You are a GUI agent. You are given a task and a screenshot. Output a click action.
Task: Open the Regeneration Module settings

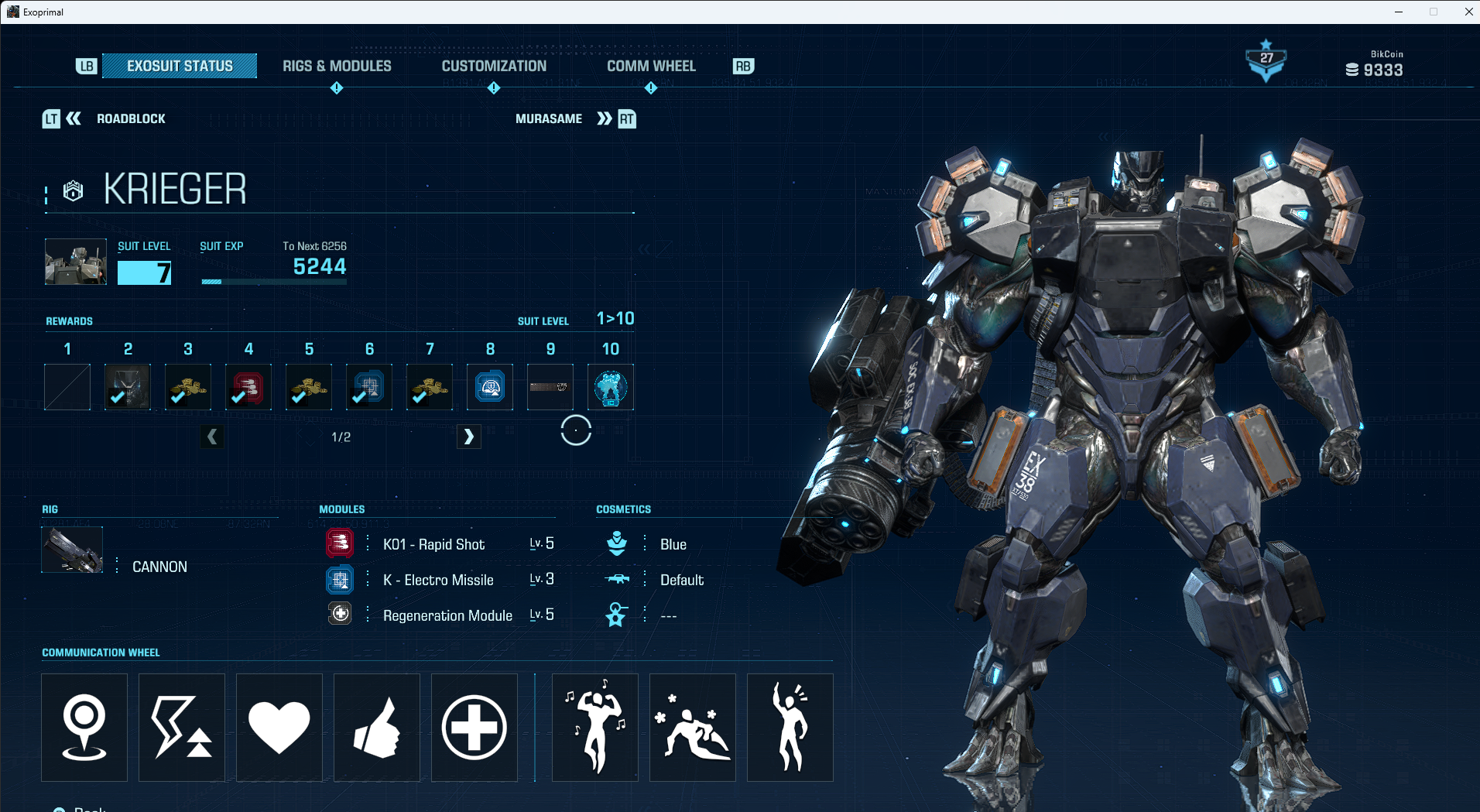340,614
